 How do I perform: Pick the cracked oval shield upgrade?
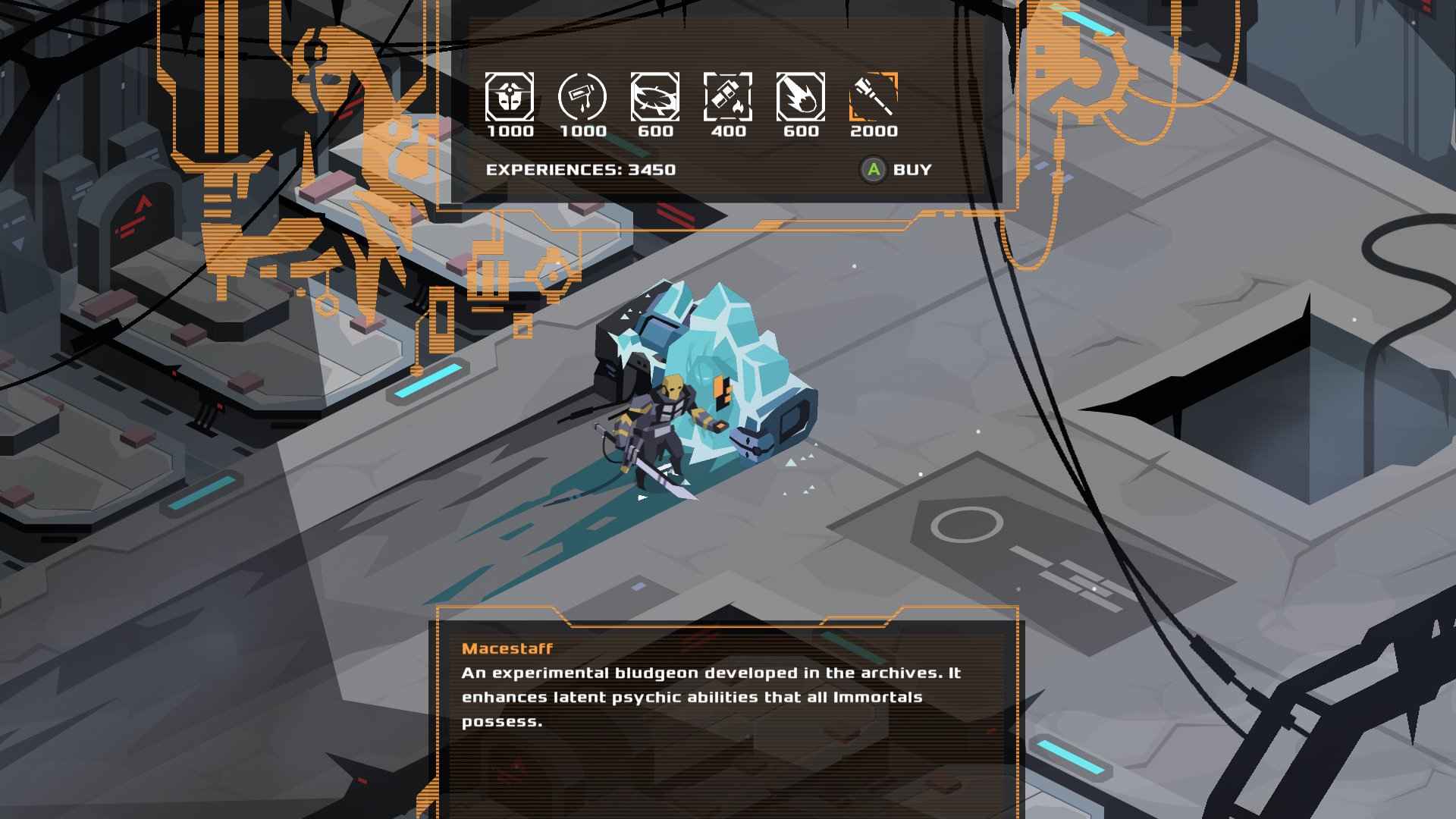655,97
